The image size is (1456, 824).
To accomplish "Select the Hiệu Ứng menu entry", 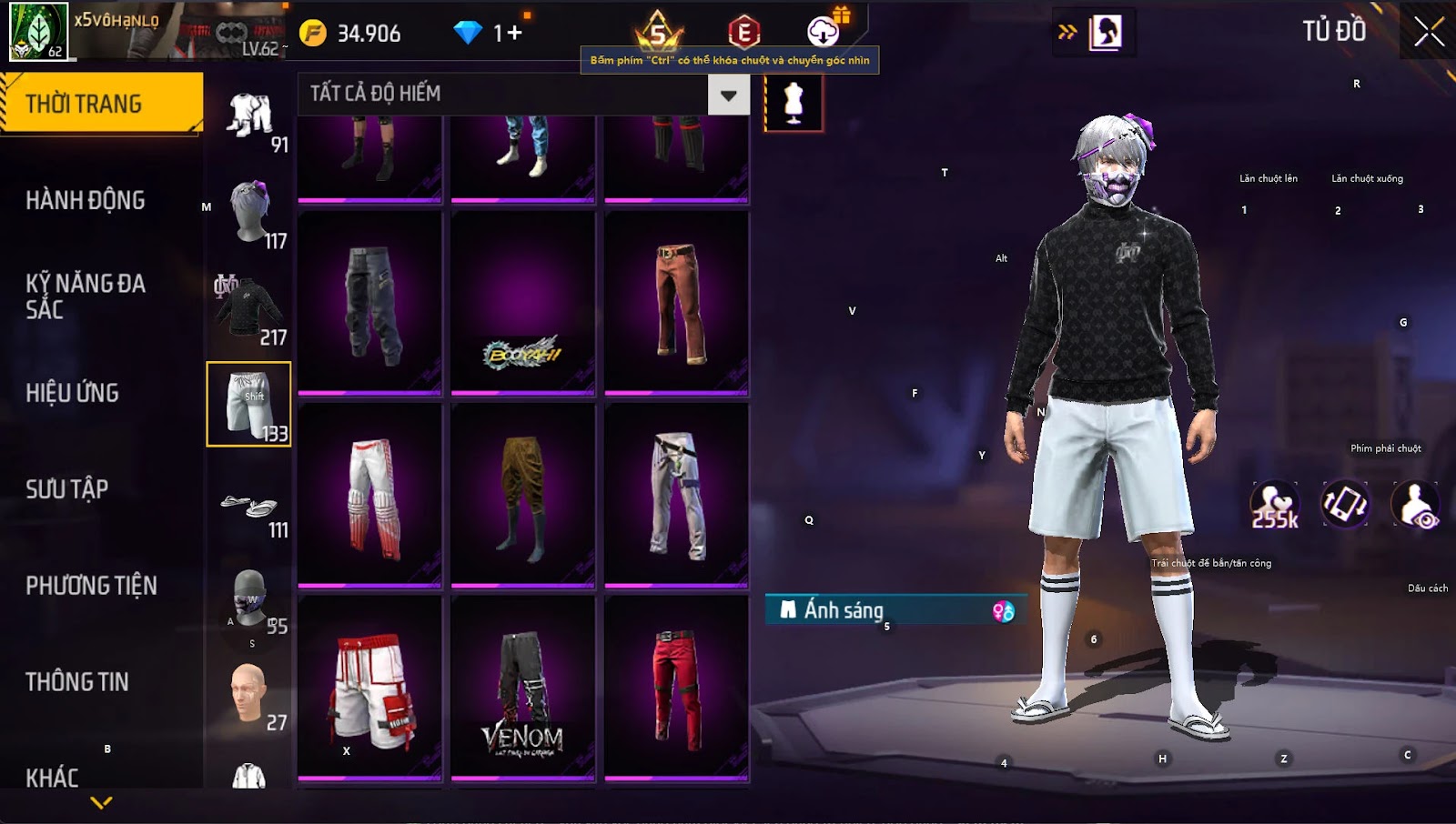I will click(x=73, y=393).
